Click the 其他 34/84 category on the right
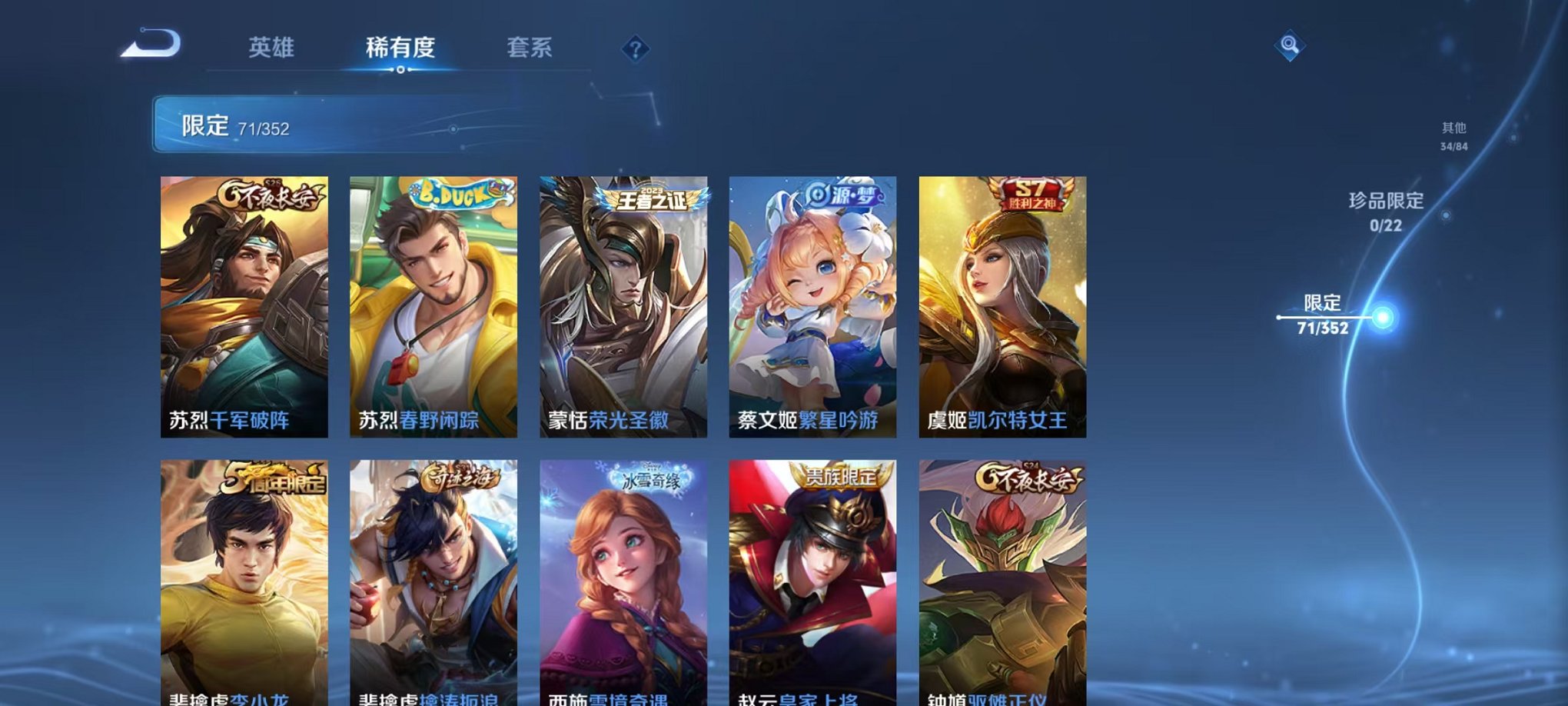 [x=1453, y=137]
